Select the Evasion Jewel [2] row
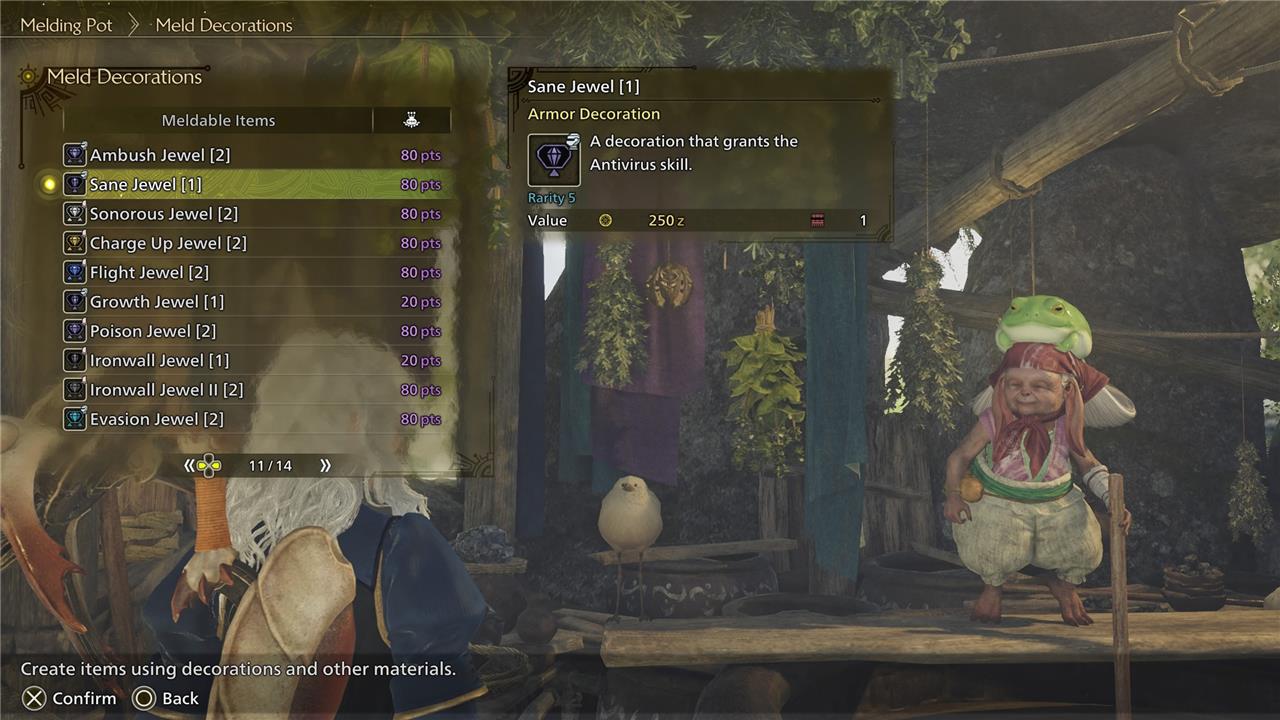Viewport: 1280px width, 720px height. [157, 419]
